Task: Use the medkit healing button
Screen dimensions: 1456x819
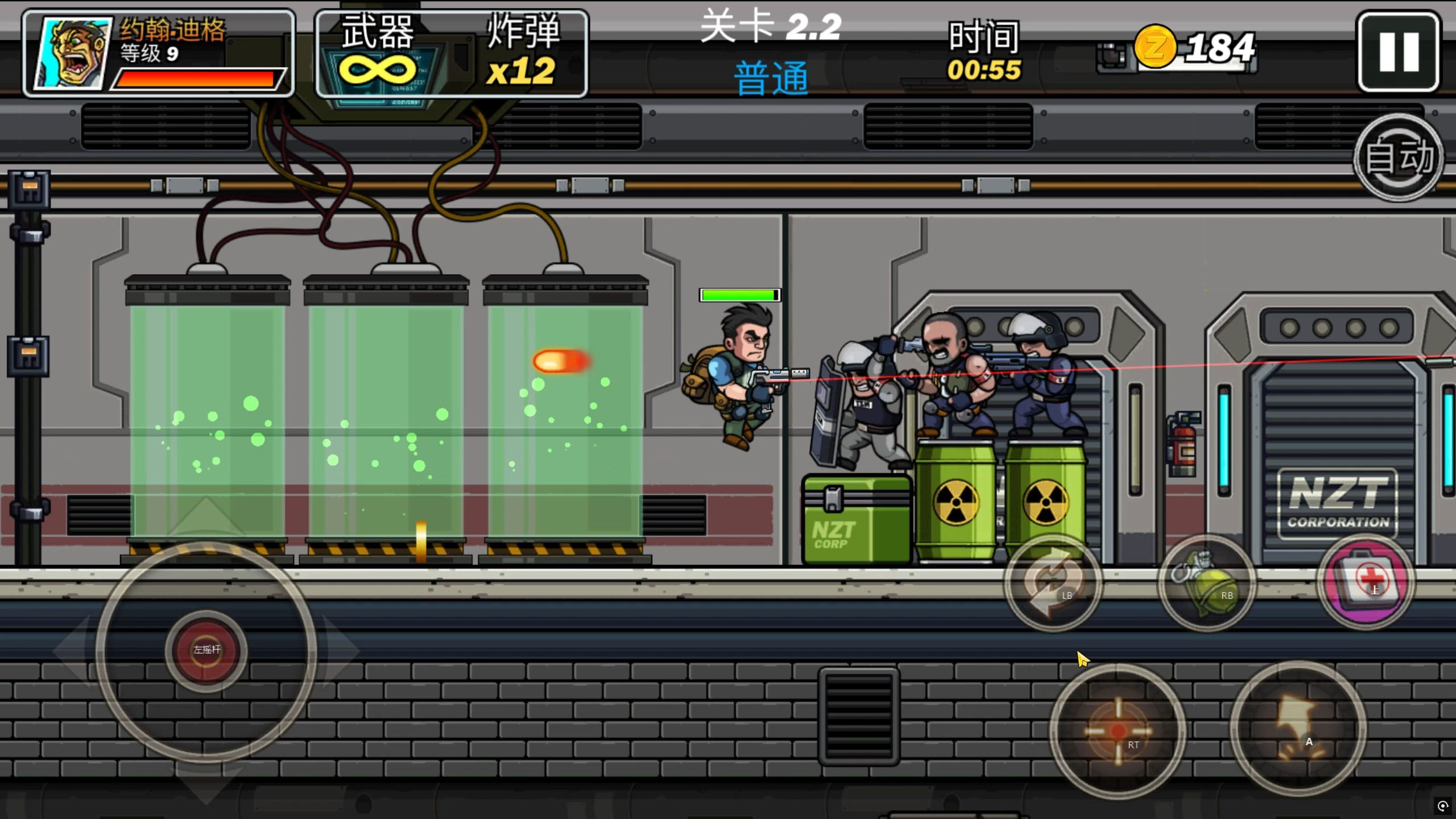Action: tap(1366, 581)
